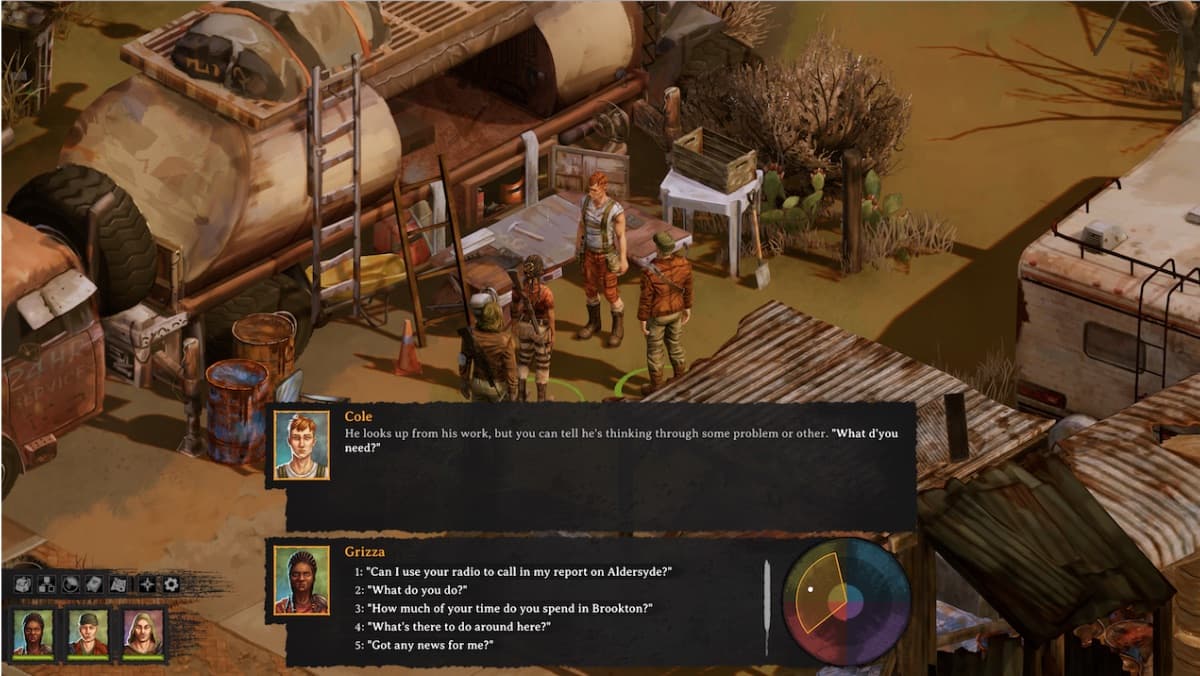The width and height of the screenshot is (1200, 676).
Task: Open the connected-squares skills icon
Action: (46, 584)
